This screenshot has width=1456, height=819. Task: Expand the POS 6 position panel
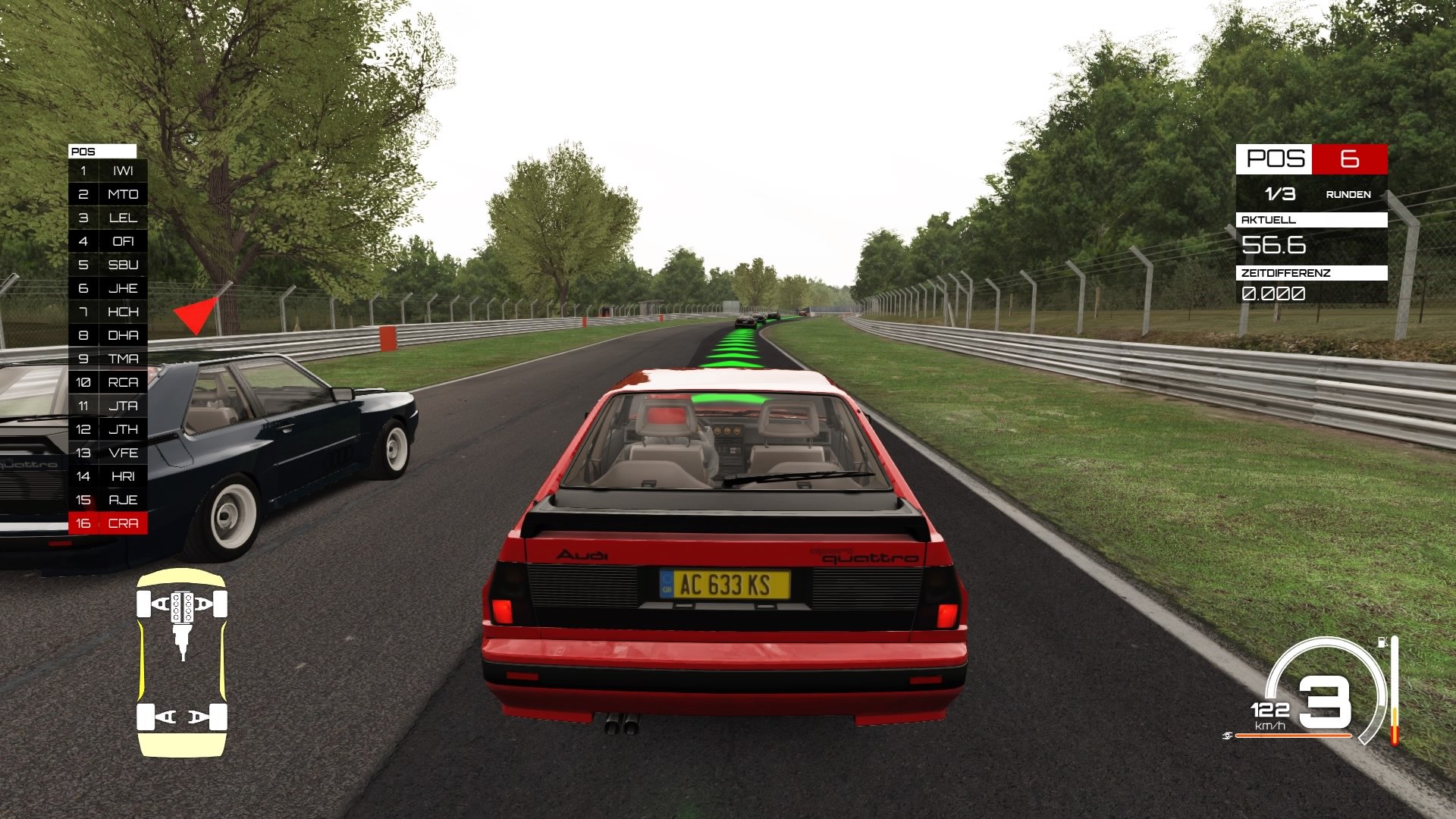click(x=1312, y=160)
